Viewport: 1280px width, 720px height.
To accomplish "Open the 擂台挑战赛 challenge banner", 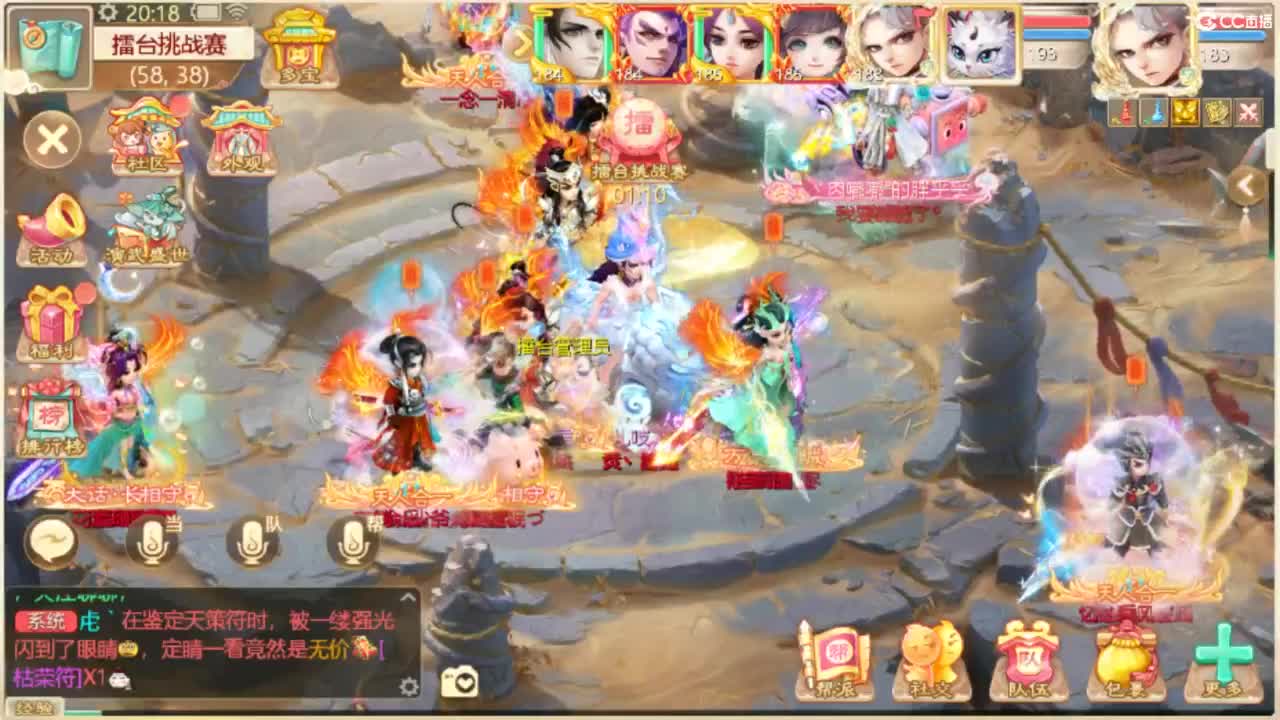I will 170,44.
